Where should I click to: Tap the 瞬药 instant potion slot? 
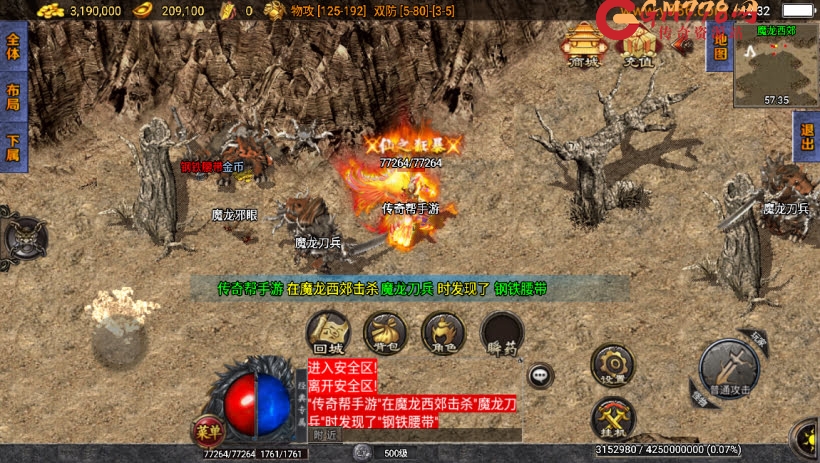[x=501, y=333]
